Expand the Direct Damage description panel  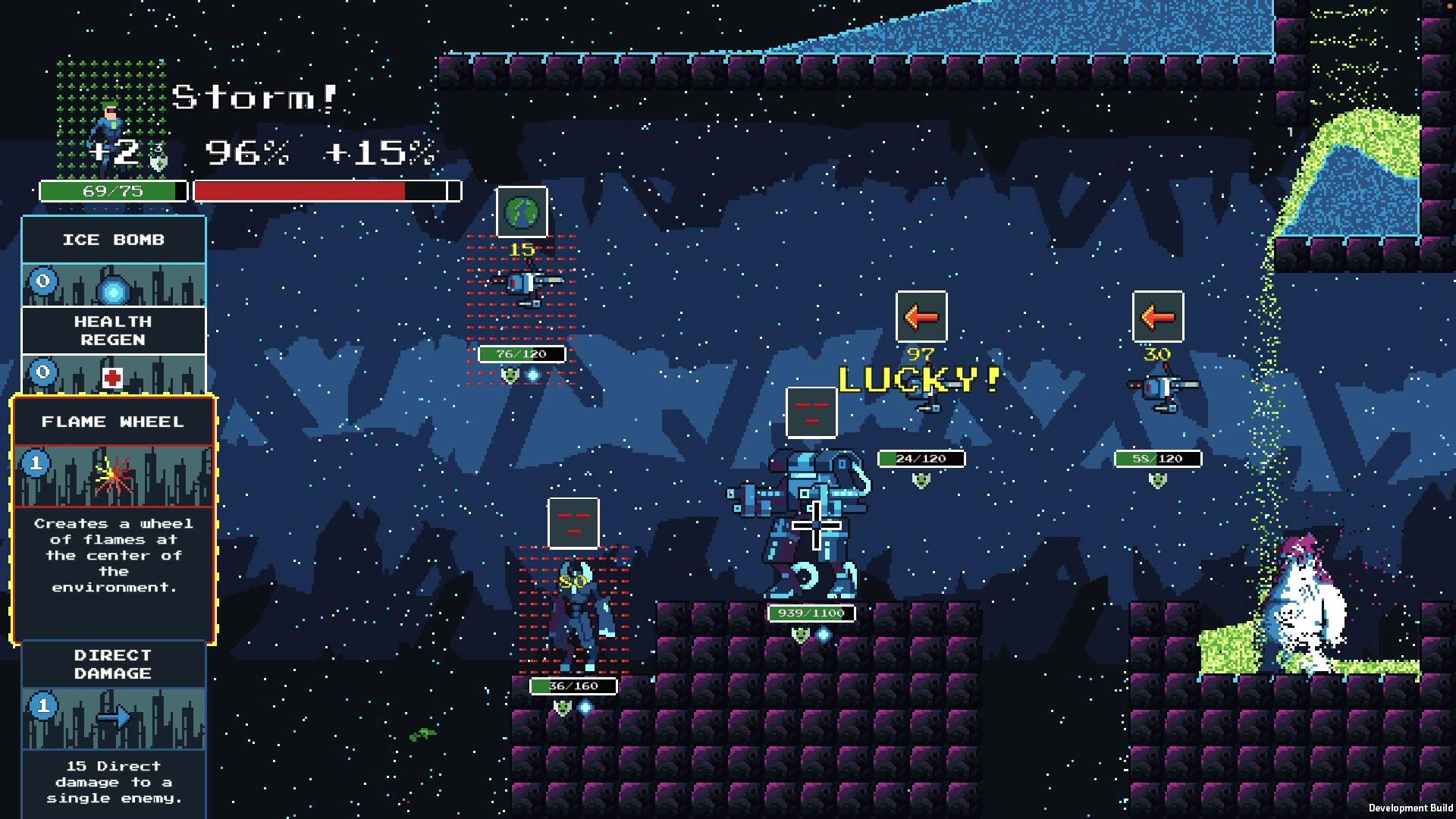click(x=114, y=782)
